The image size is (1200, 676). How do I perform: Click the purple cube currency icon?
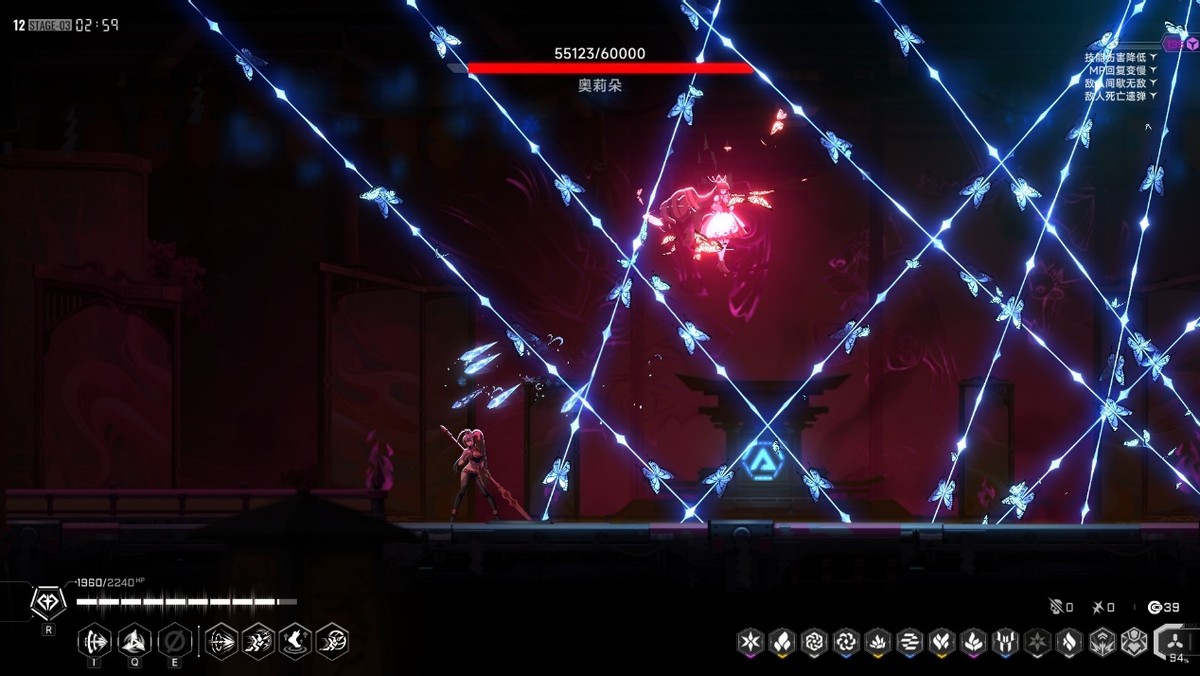click(x=1189, y=43)
